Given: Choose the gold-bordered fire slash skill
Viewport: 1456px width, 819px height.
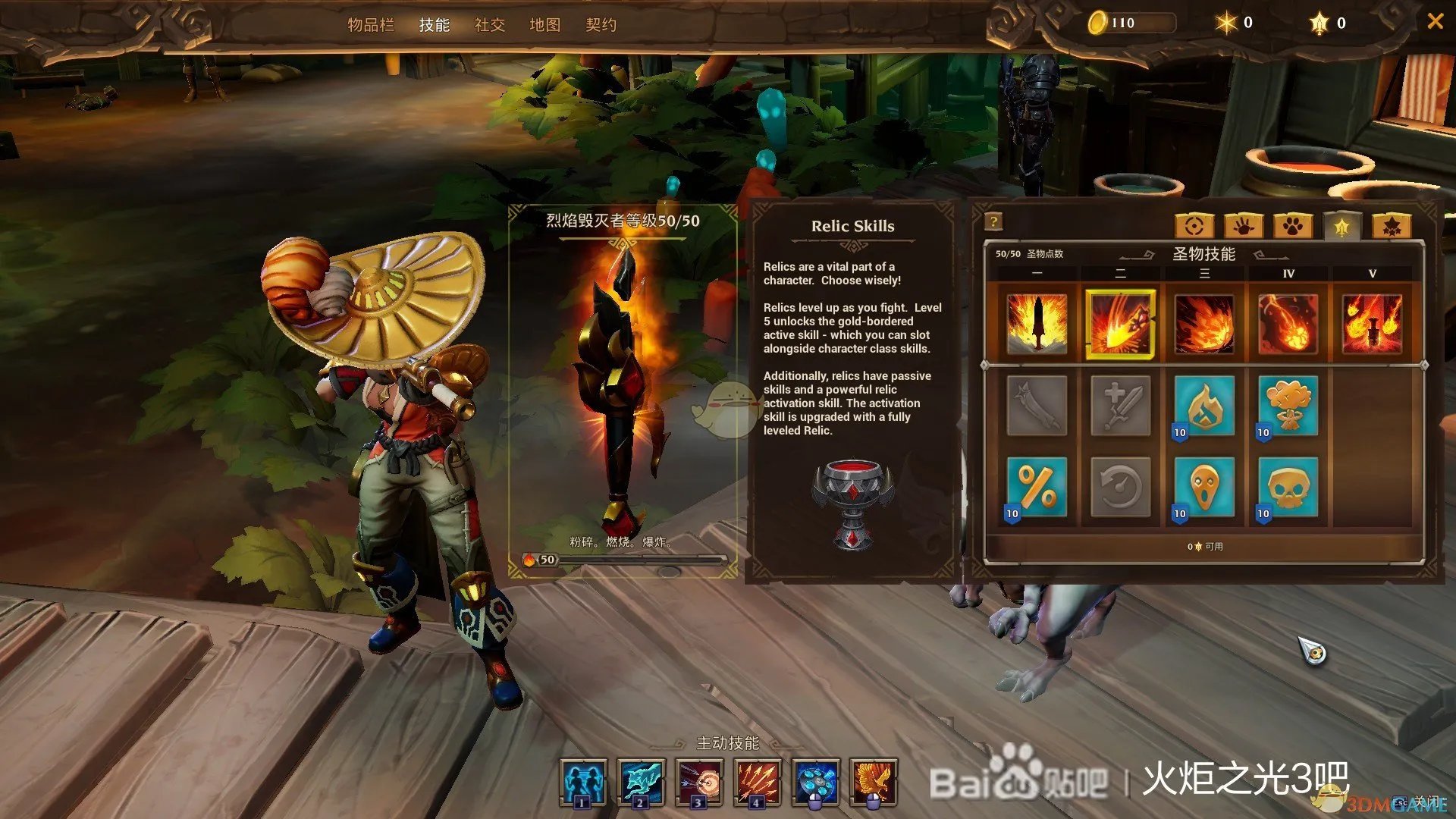Looking at the screenshot, I should [1120, 324].
